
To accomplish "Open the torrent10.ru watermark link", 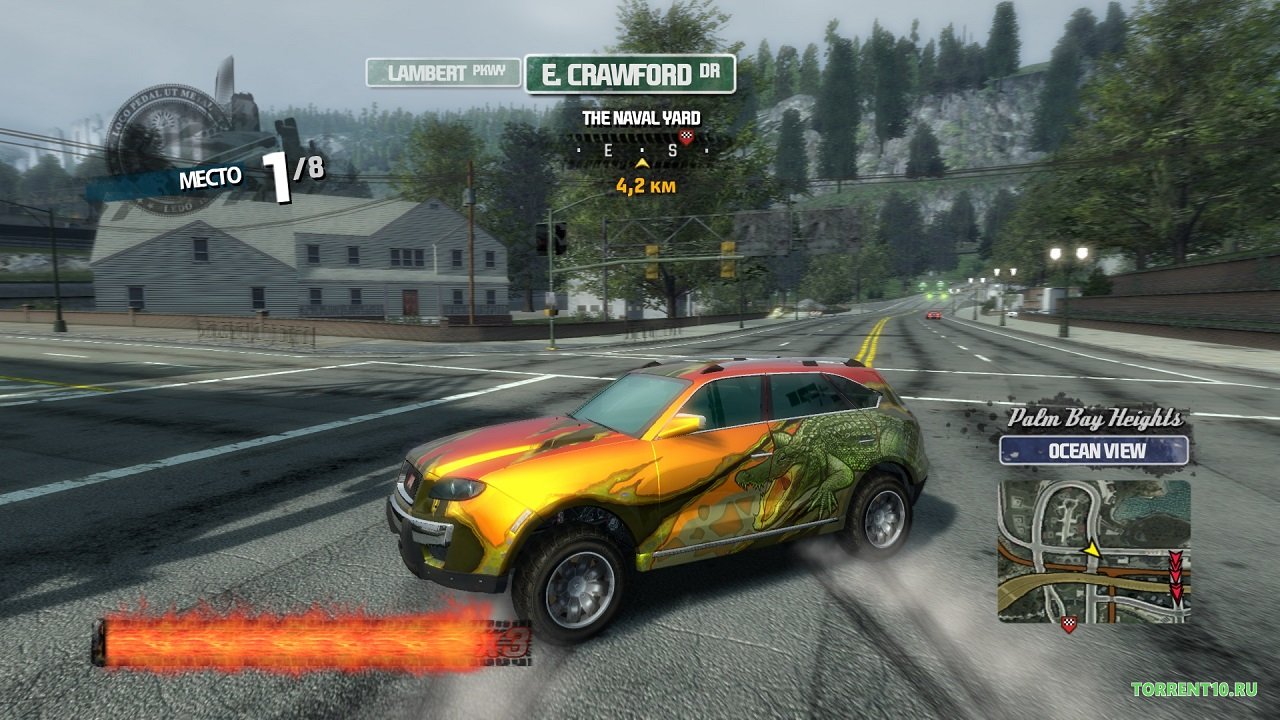I will pos(1194,689).
